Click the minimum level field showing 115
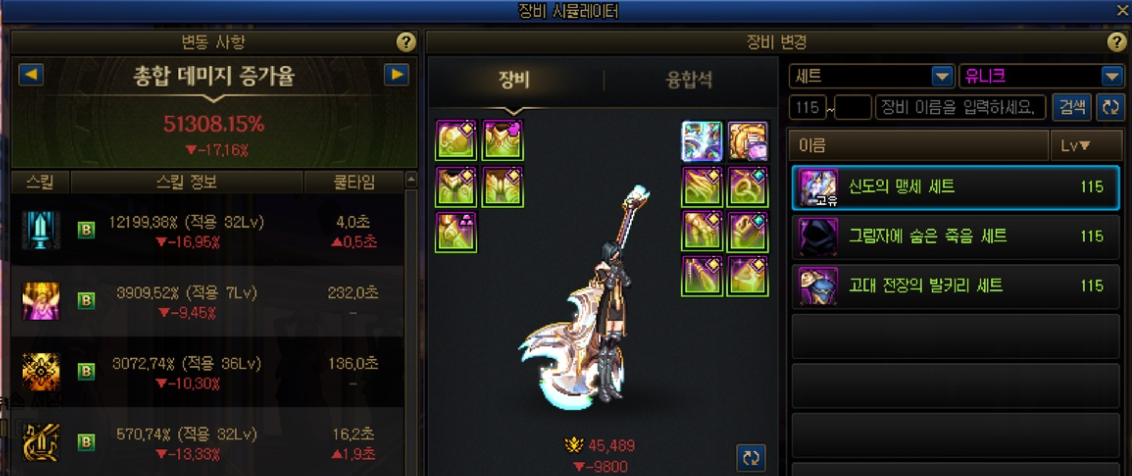The width and height of the screenshot is (1132, 476). tap(810, 107)
